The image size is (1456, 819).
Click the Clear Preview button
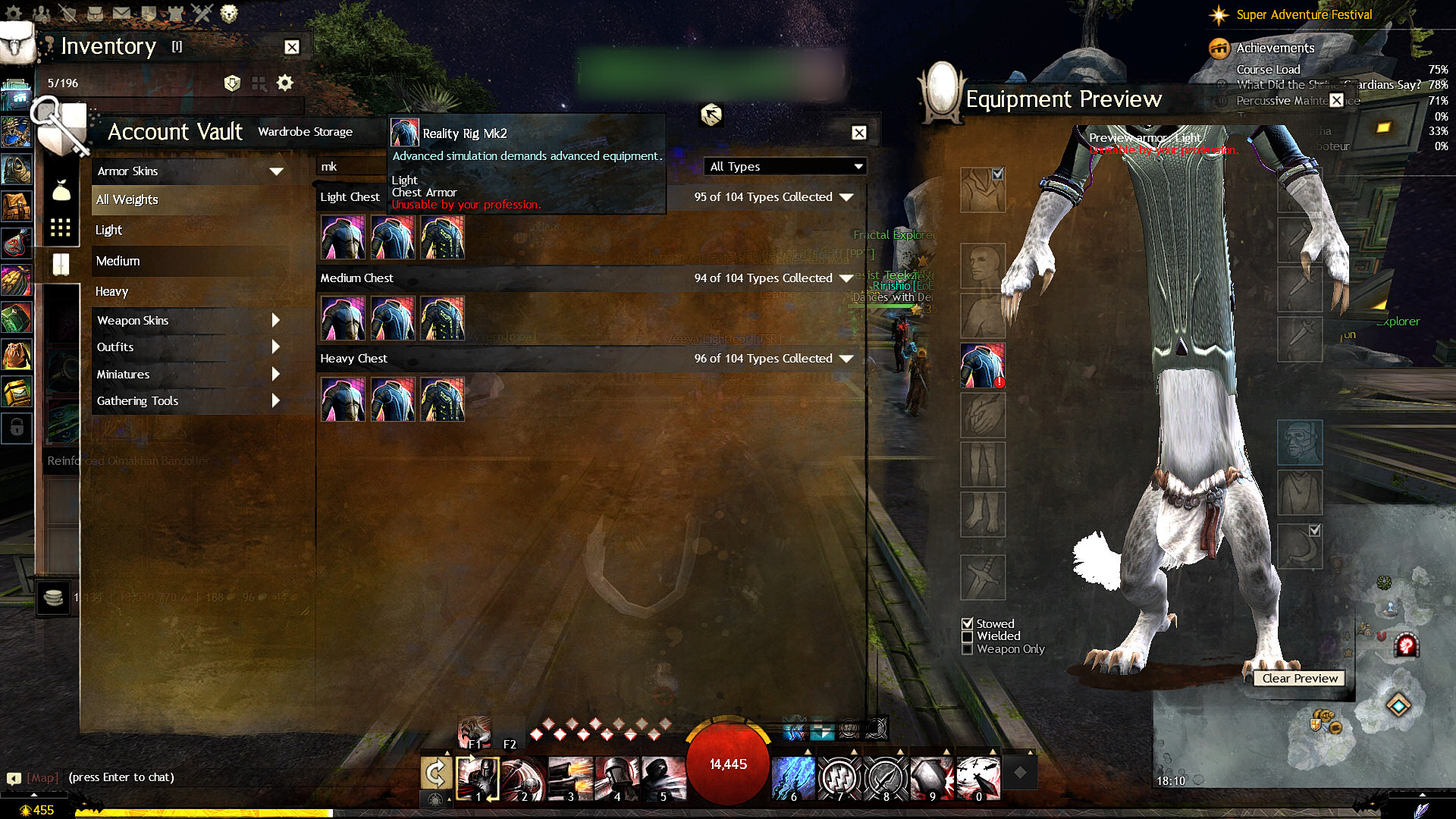point(1300,679)
